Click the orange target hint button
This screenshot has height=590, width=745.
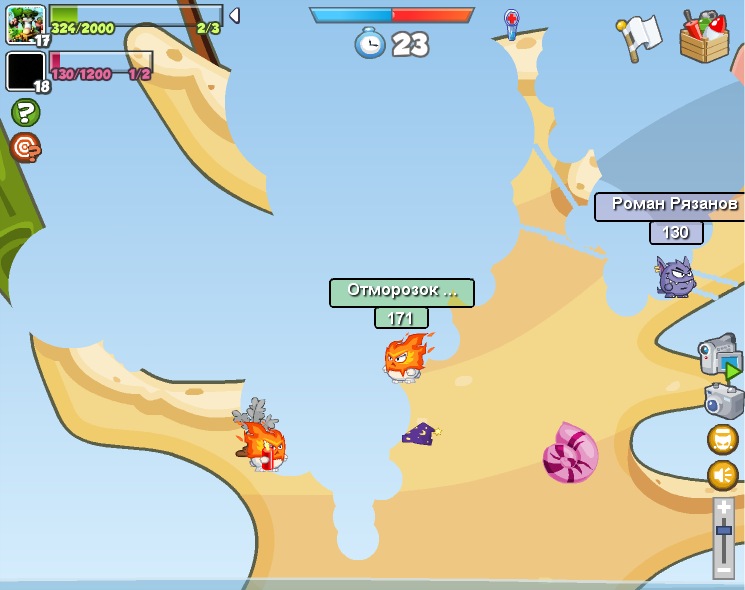coord(25,147)
